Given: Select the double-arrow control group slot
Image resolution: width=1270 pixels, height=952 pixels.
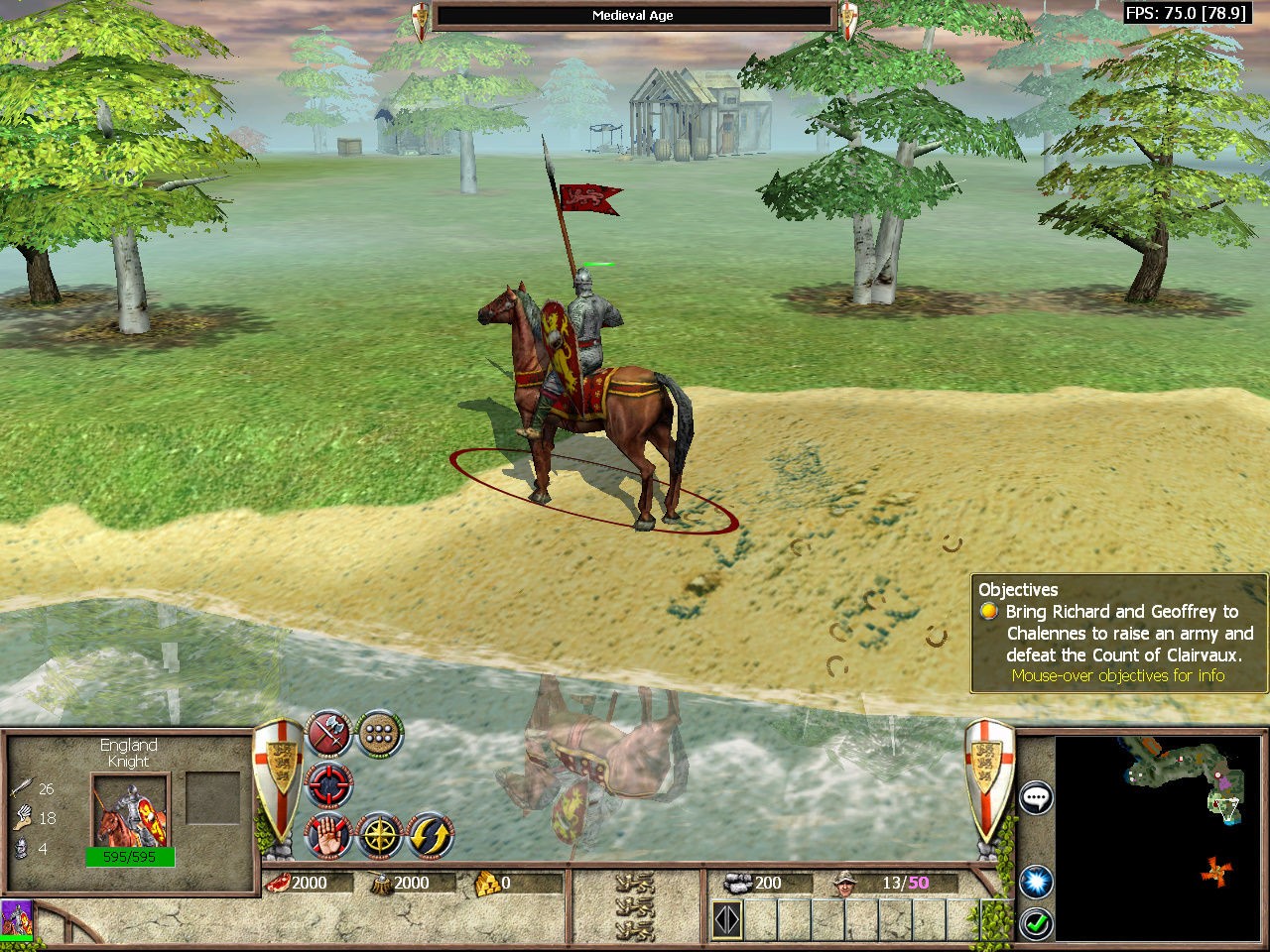Looking at the screenshot, I should pos(727,919).
